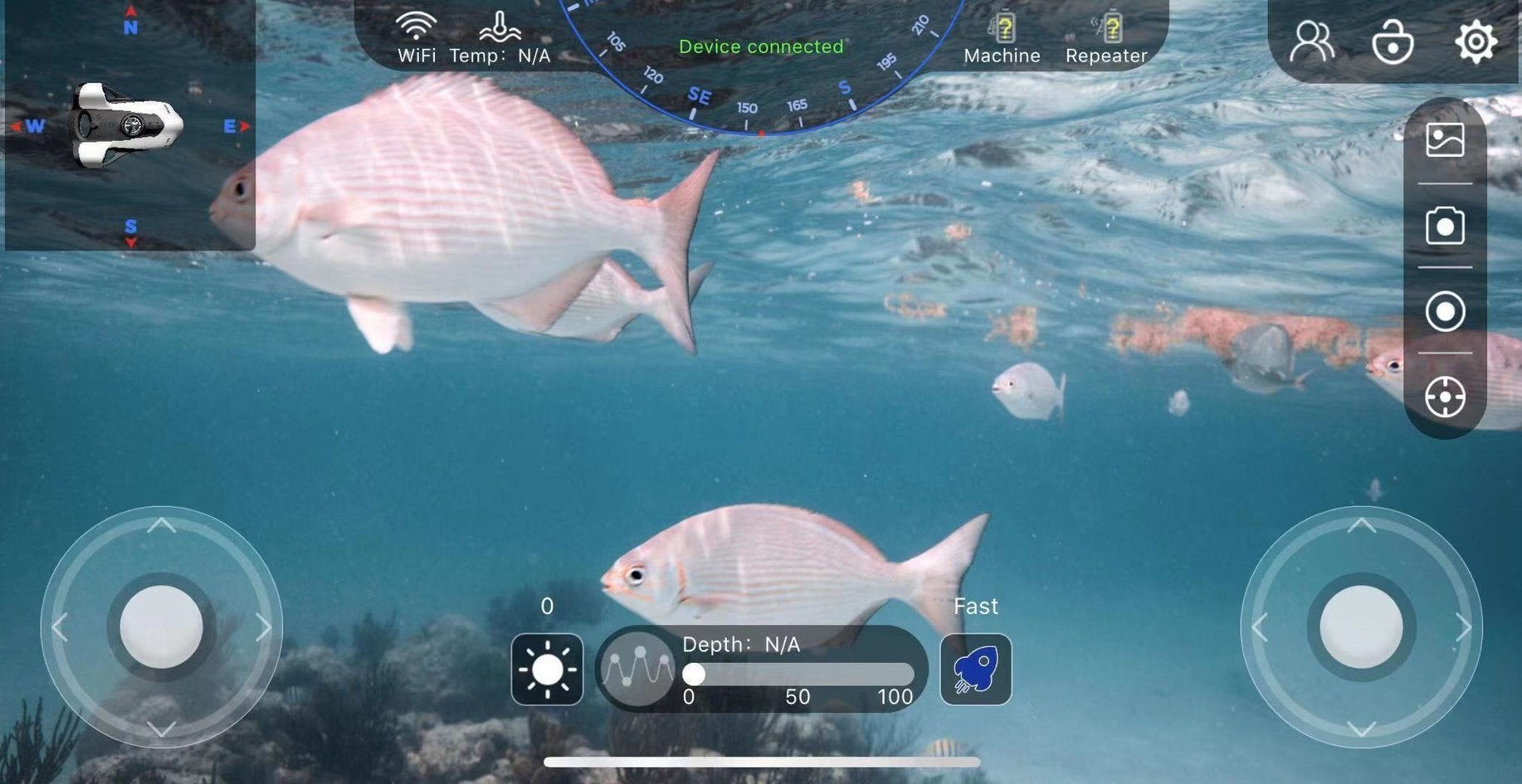Tap the right joystick down arrow

pos(1361,729)
